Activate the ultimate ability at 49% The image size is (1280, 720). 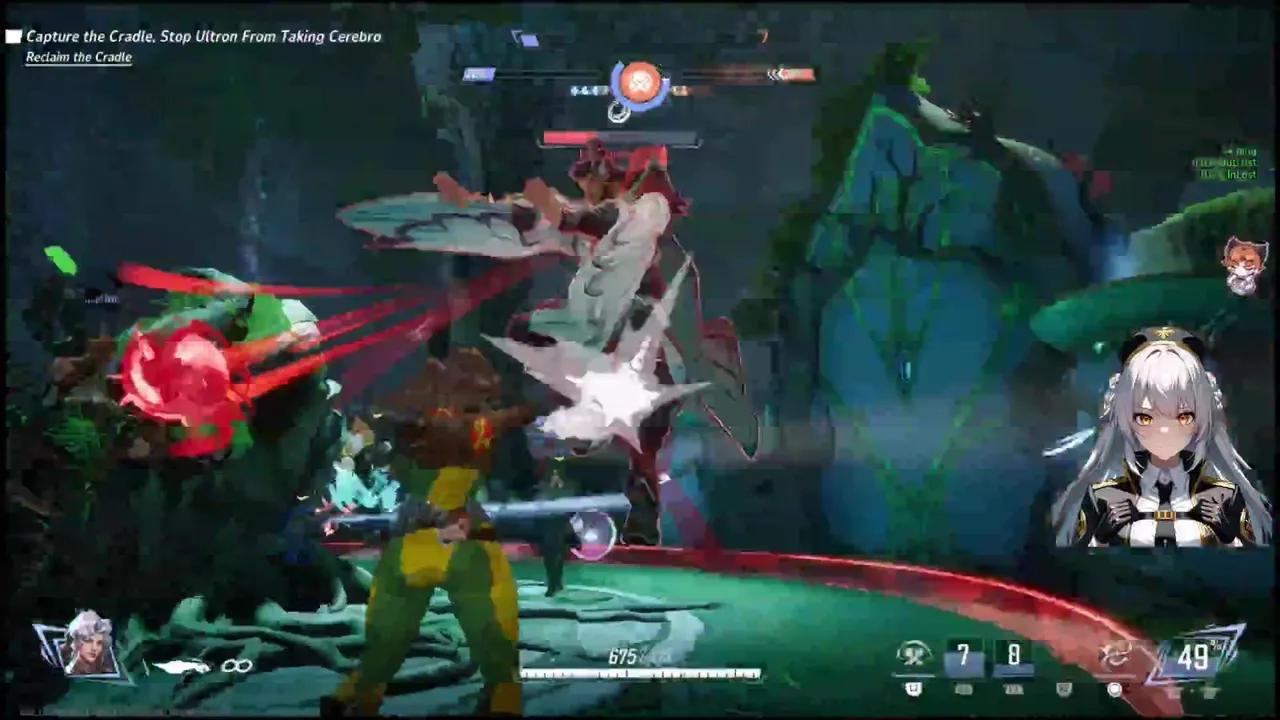coord(1193,656)
